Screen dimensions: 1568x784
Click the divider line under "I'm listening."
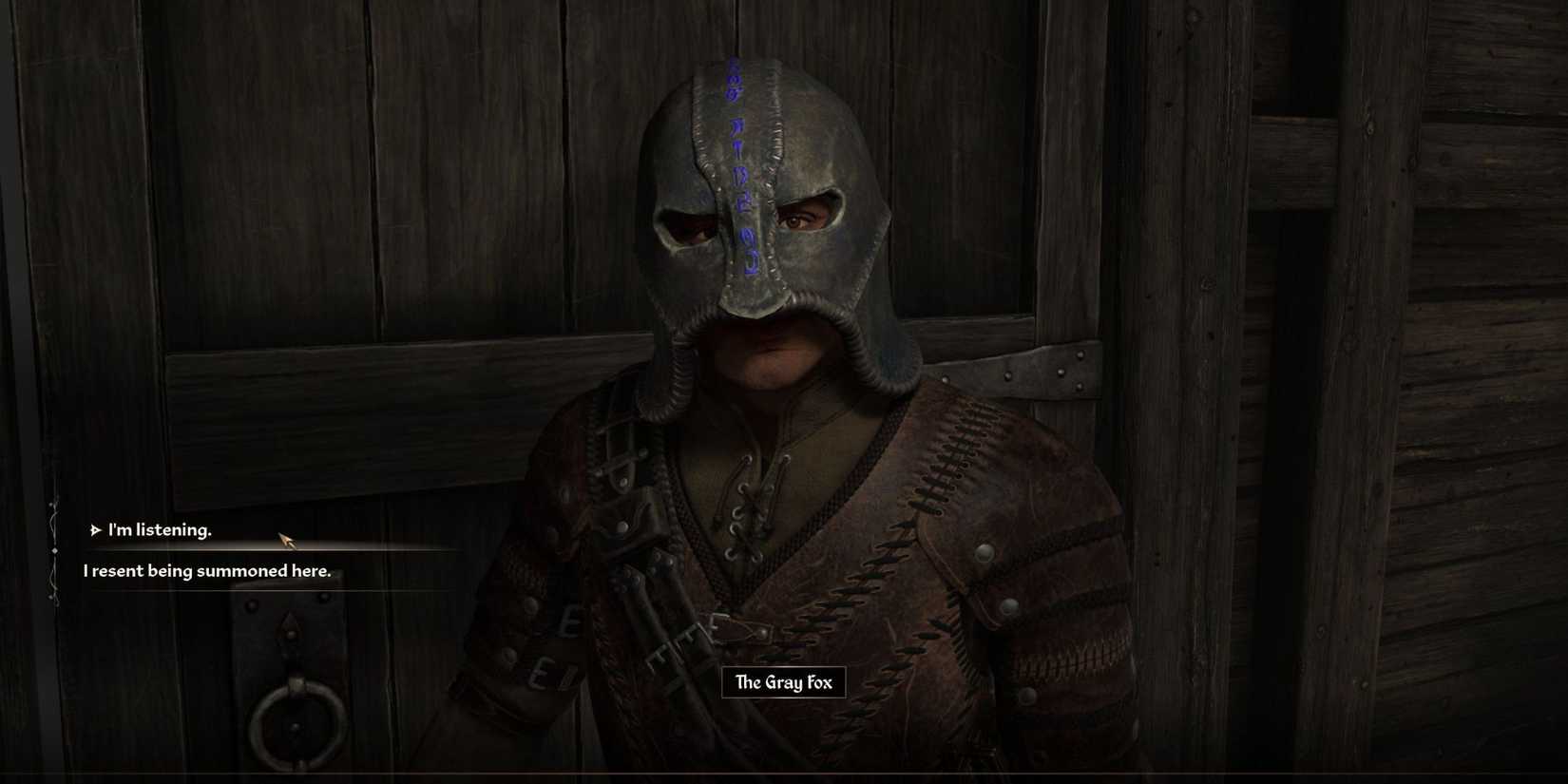266,549
